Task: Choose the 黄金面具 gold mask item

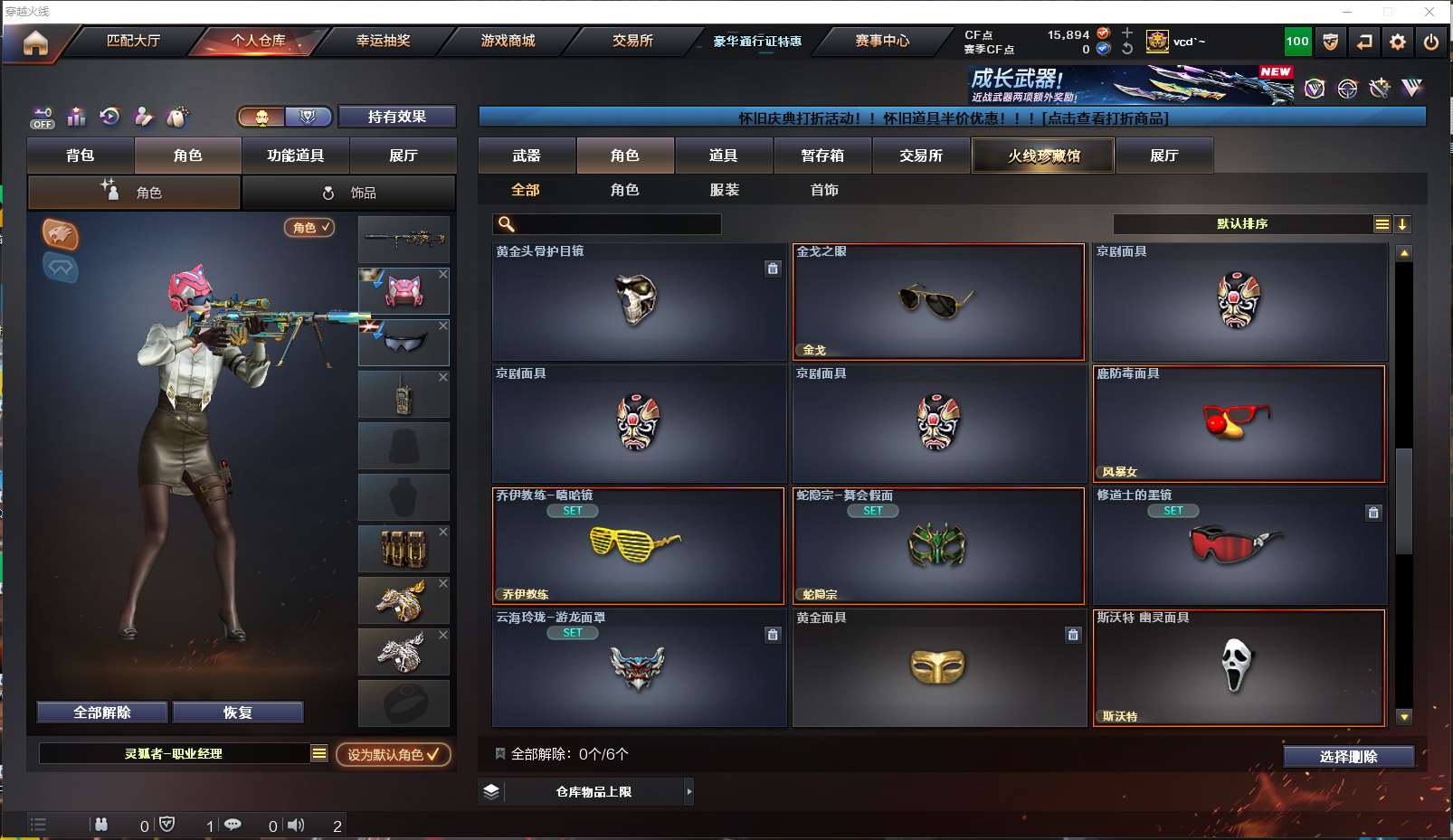Action: pyautogui.click(x=938, y=668)
